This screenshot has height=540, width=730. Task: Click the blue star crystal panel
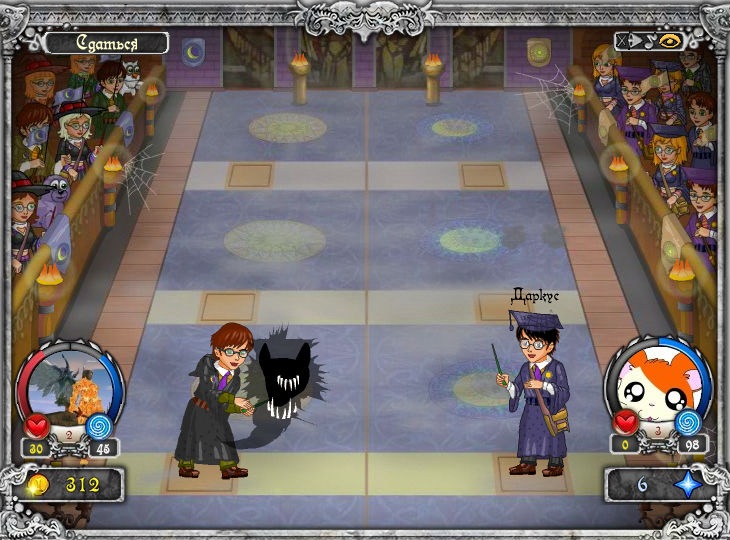pyautogui.click(x=661, y=485)
